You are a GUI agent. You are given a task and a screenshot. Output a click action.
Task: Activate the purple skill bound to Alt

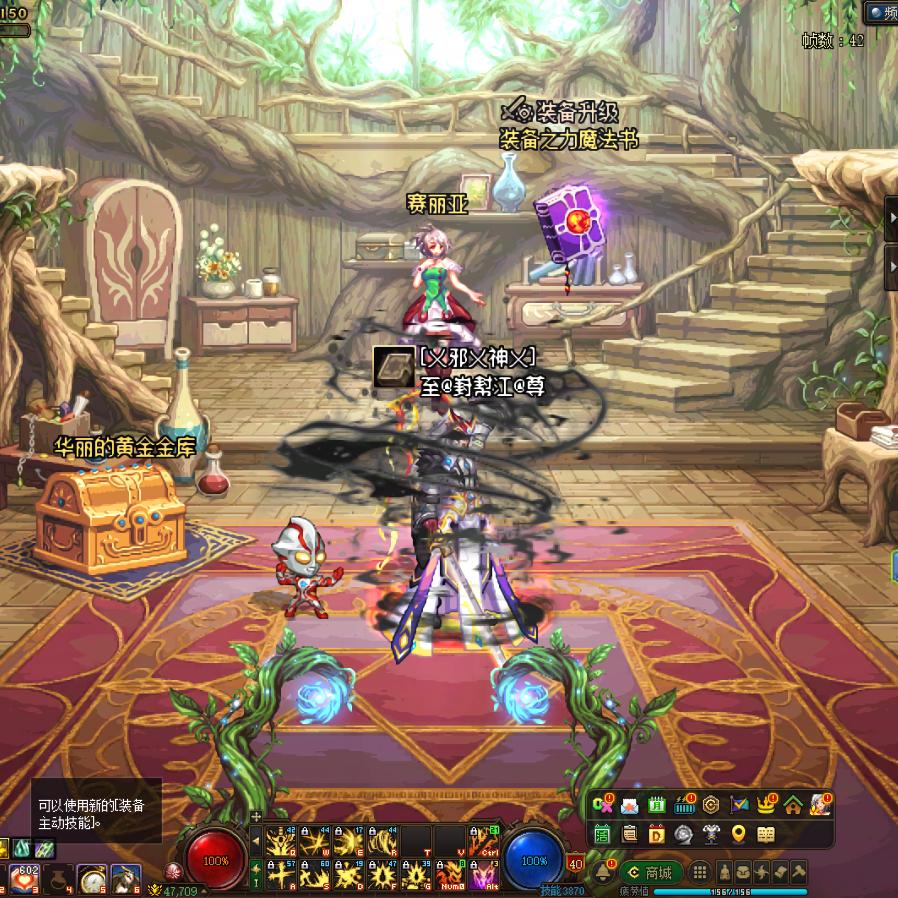pos(483,876)
